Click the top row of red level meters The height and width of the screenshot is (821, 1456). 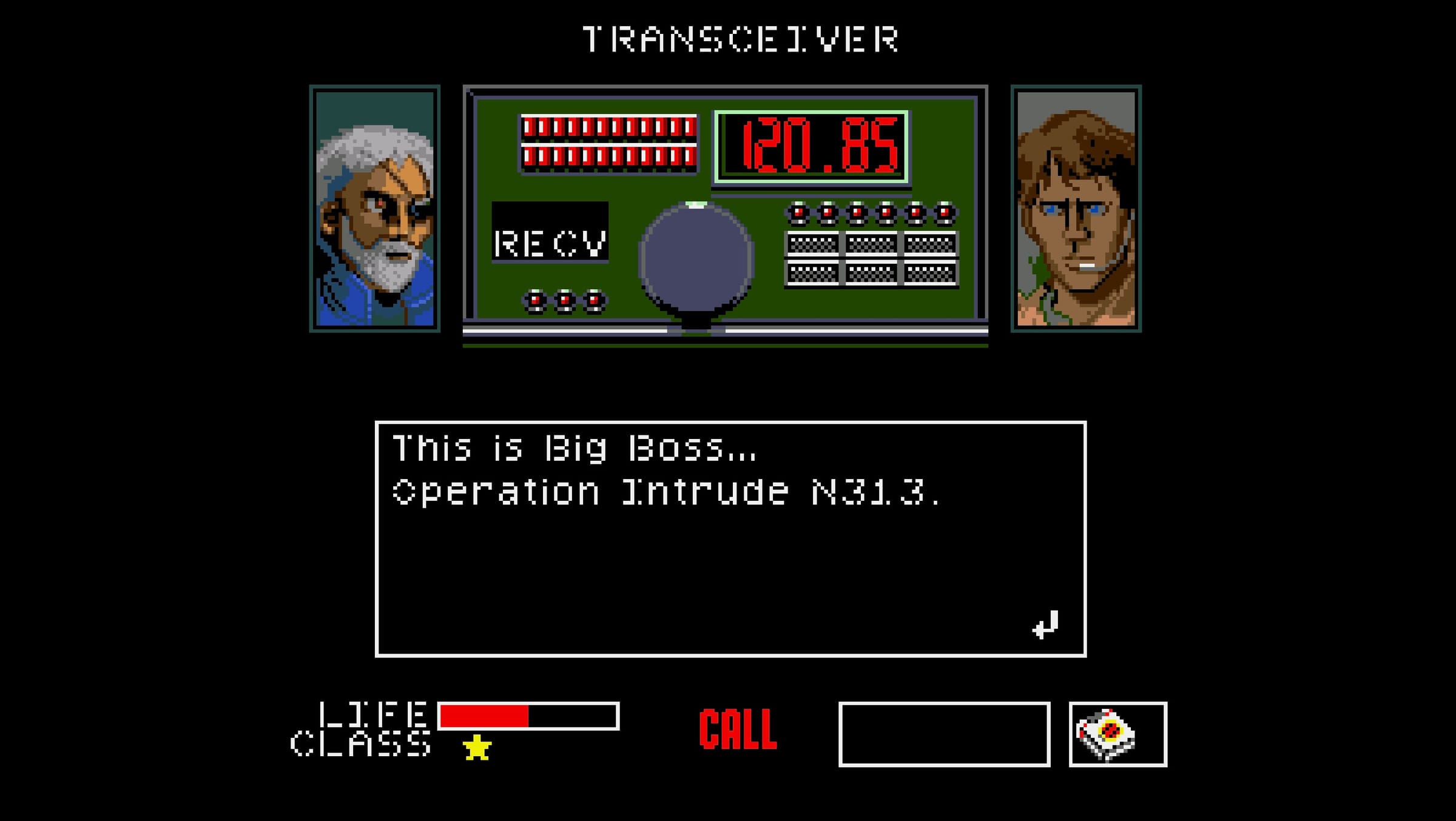point(607,128)
